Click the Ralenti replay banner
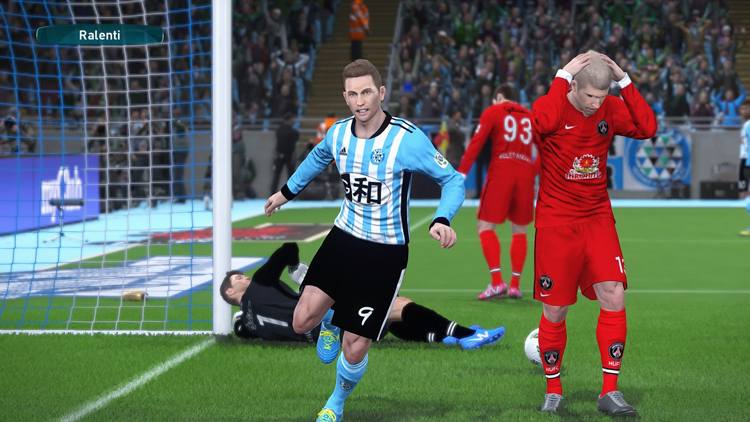The height and width of the screenshot is (422, 750). tap(100, 35)
